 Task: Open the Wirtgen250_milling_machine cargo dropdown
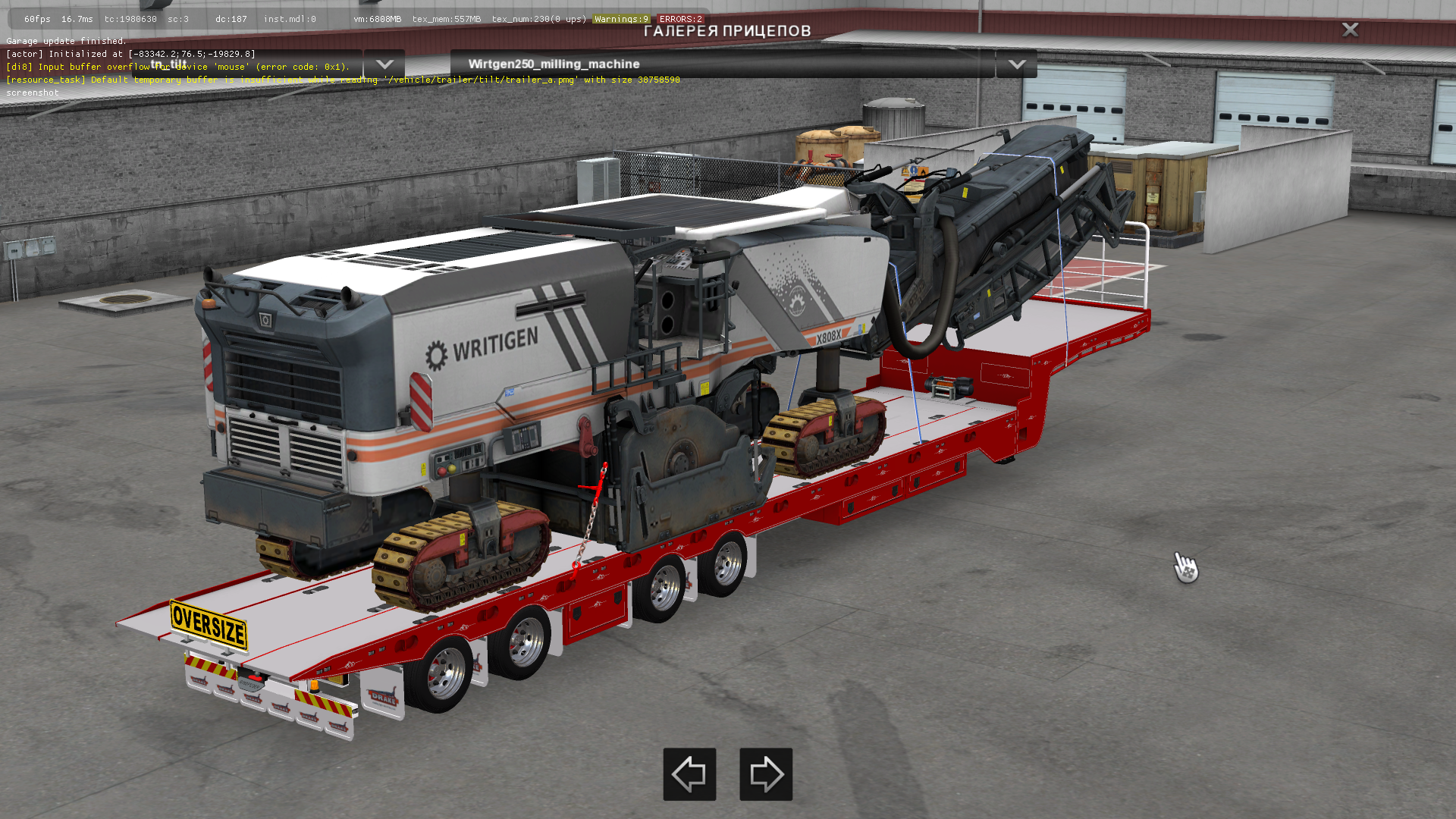(1018, 65)
